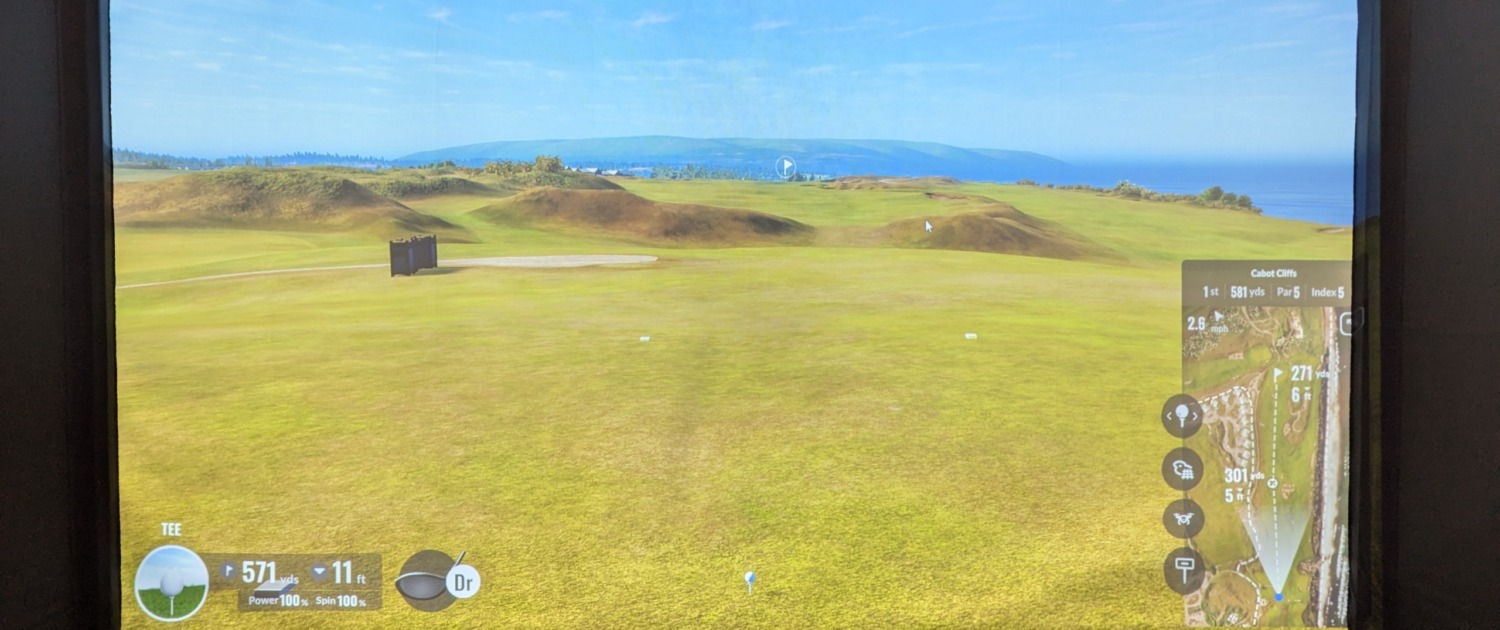Open the hole signpost info button
The image size is (1500, 630).
pos(1184,570)
